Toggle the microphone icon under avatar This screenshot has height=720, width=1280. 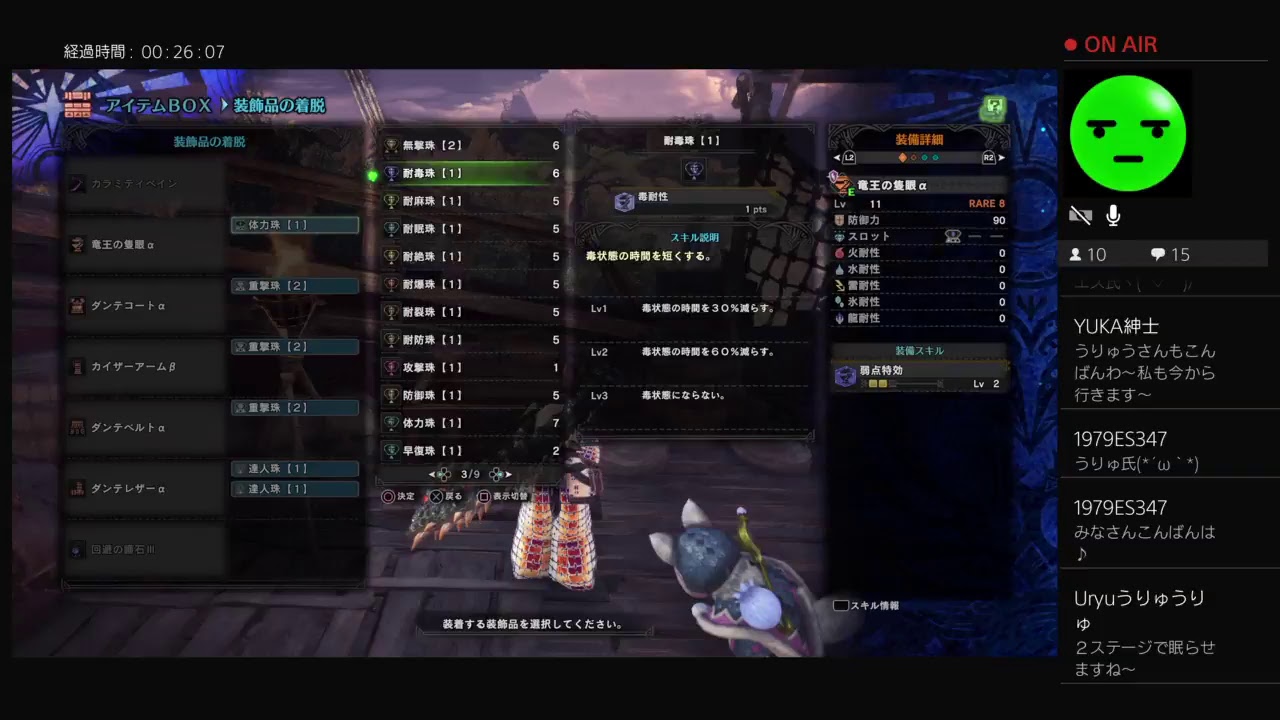point(1112,213)
